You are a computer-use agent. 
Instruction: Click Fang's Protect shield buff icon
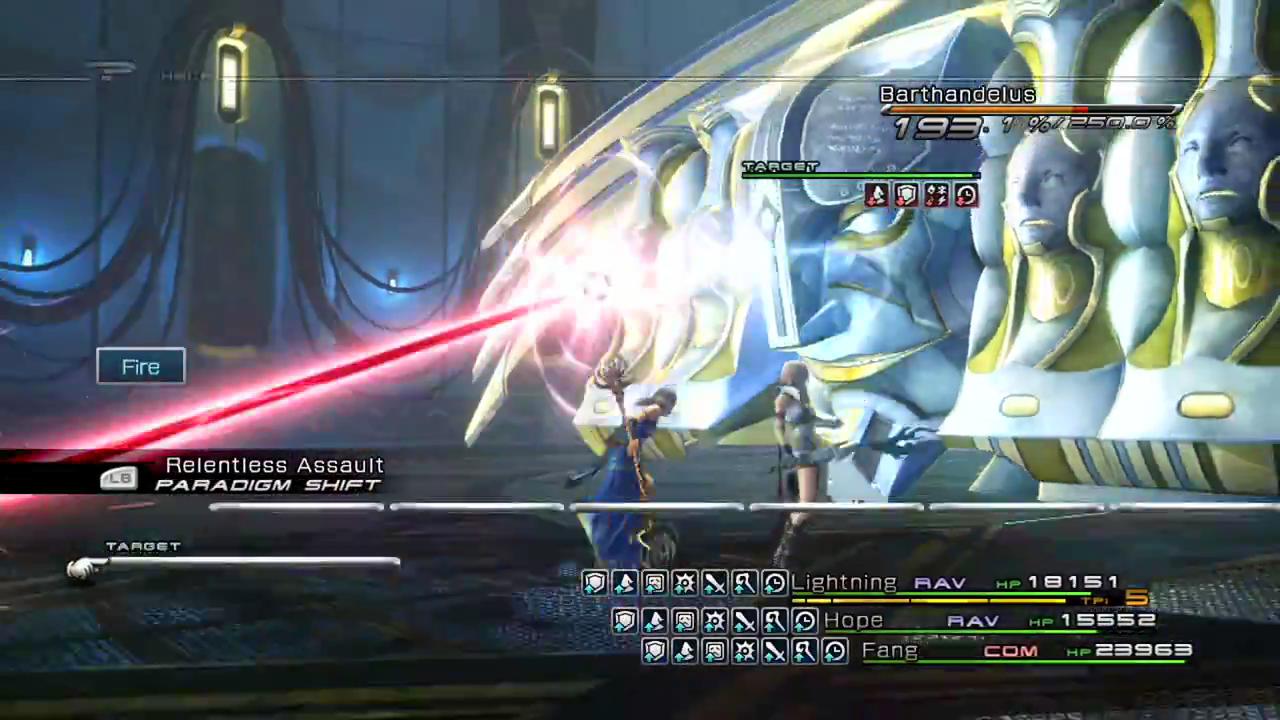coord(655,652)
